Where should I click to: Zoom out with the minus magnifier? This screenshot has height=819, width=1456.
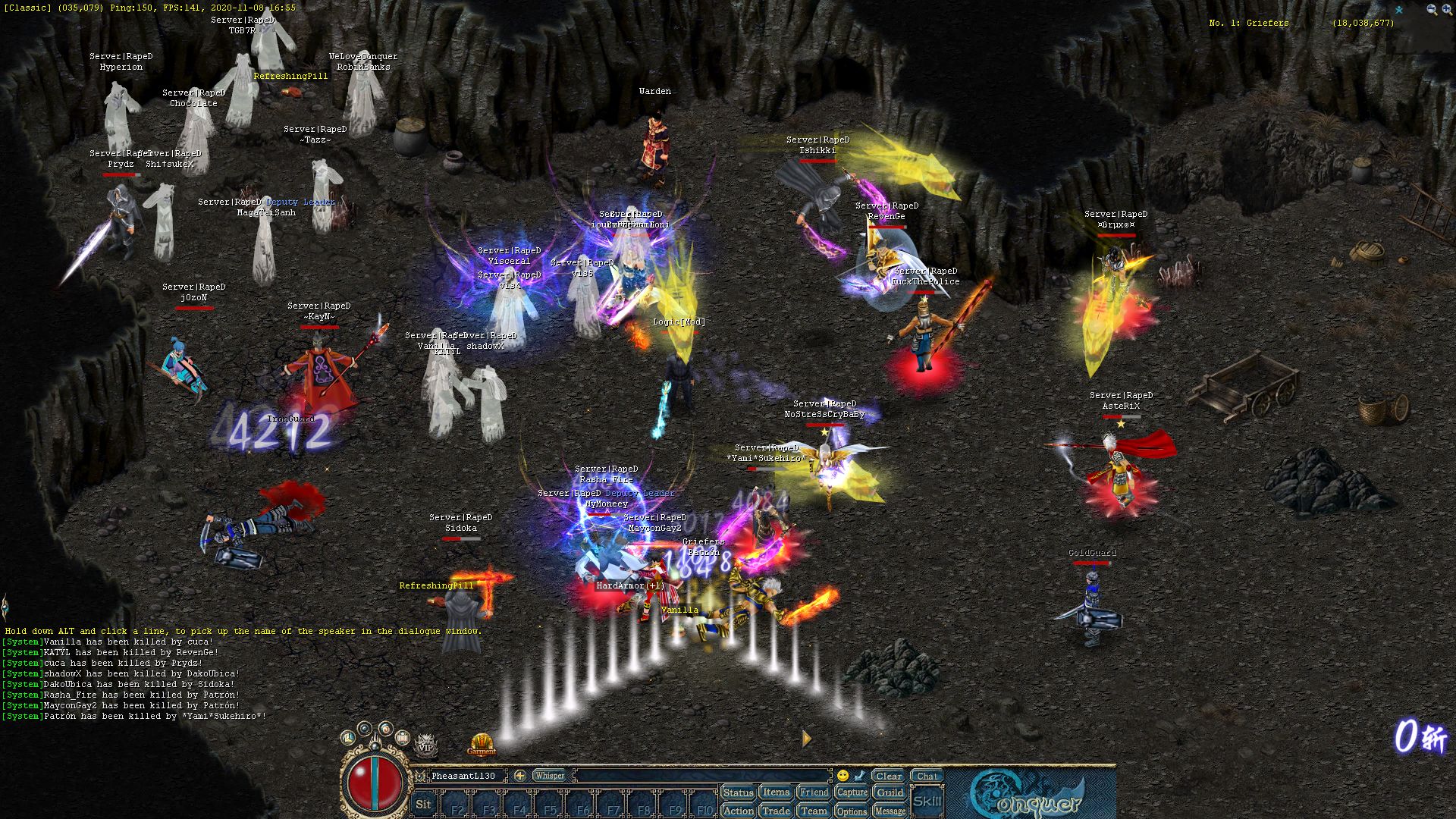(1432, 10)
